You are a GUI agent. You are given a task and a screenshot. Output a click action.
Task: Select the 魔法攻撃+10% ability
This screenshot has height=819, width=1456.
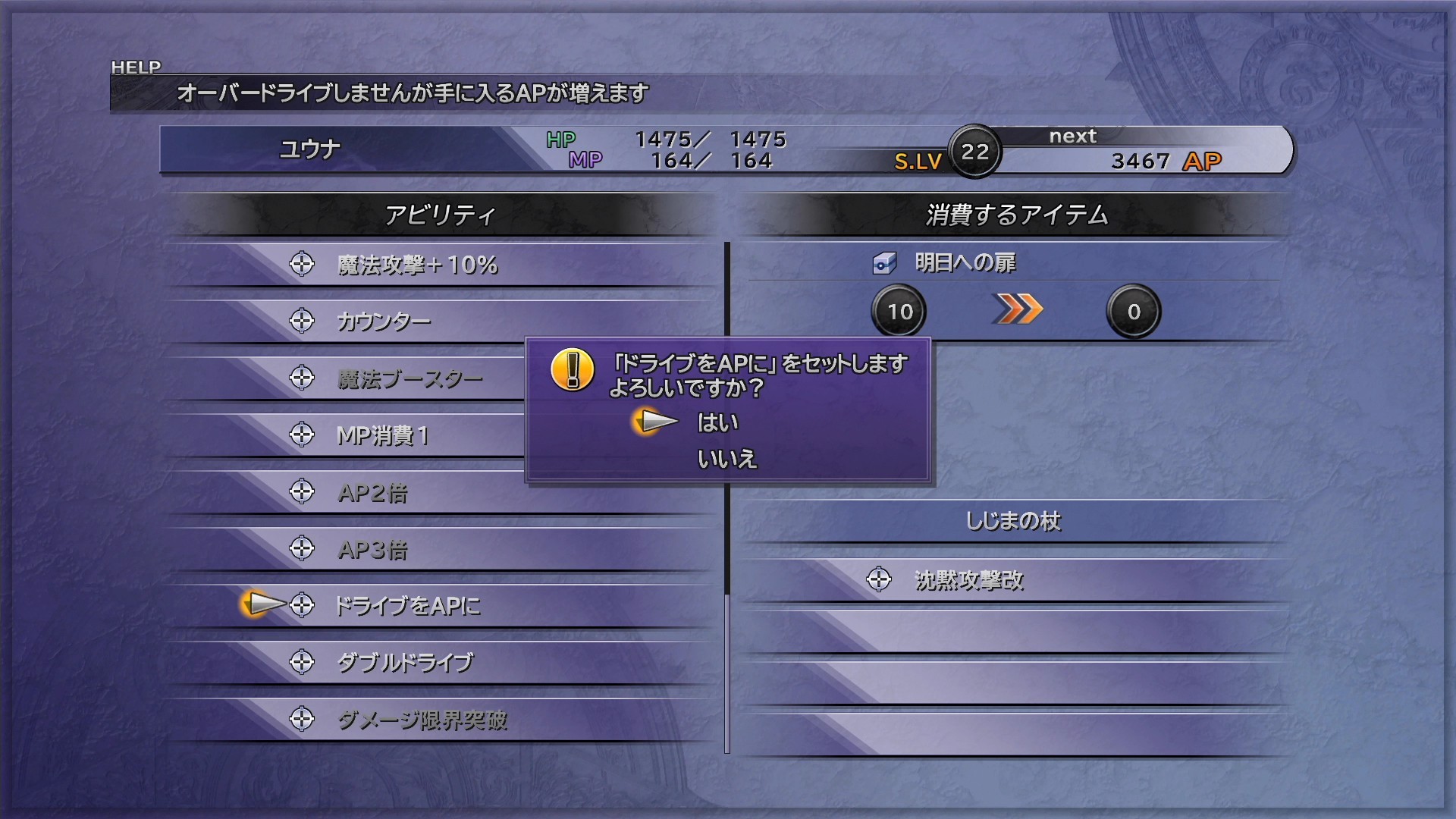(417, 265)
